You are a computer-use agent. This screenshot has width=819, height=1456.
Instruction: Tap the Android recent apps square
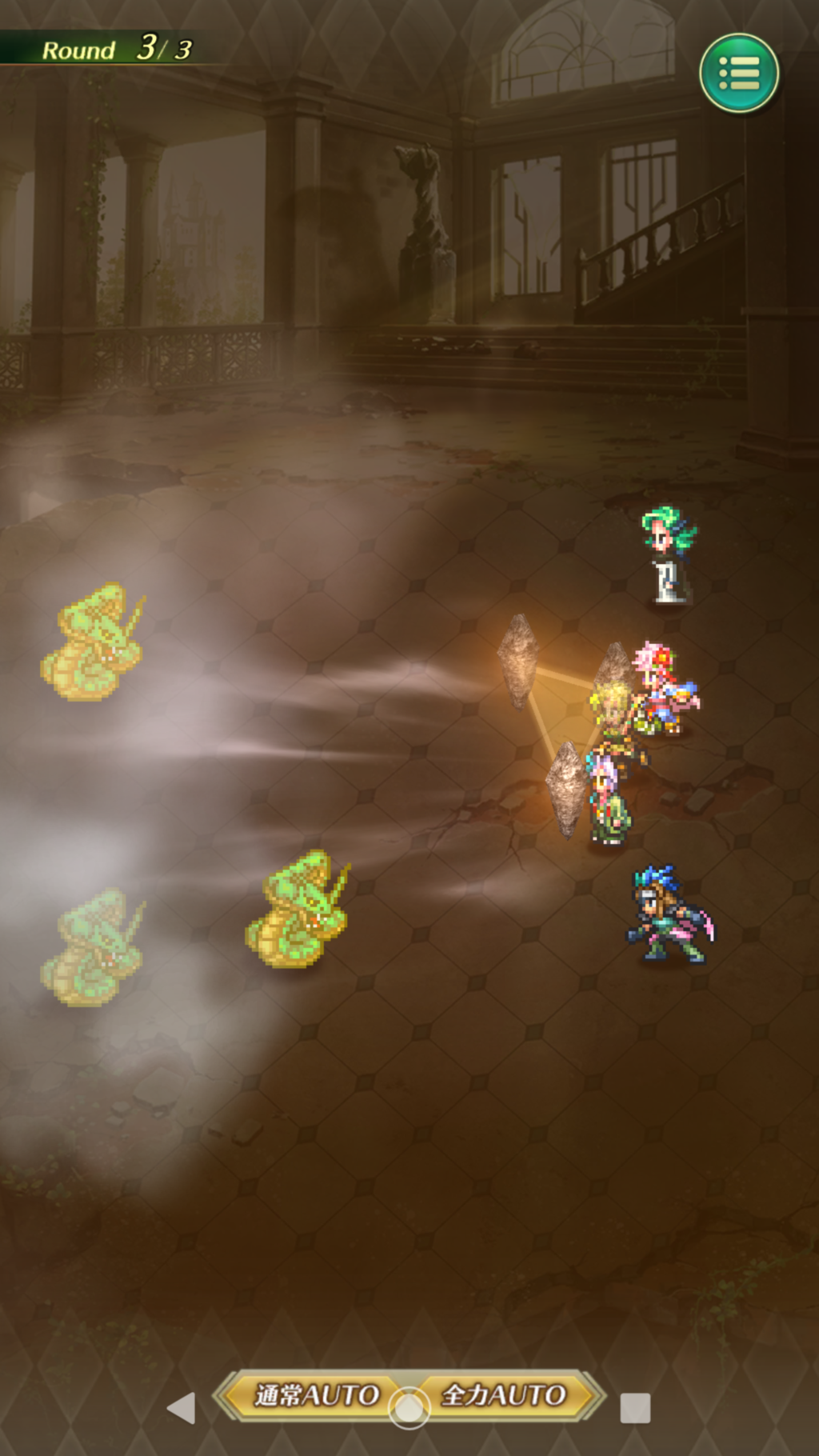pos(635,1408)
